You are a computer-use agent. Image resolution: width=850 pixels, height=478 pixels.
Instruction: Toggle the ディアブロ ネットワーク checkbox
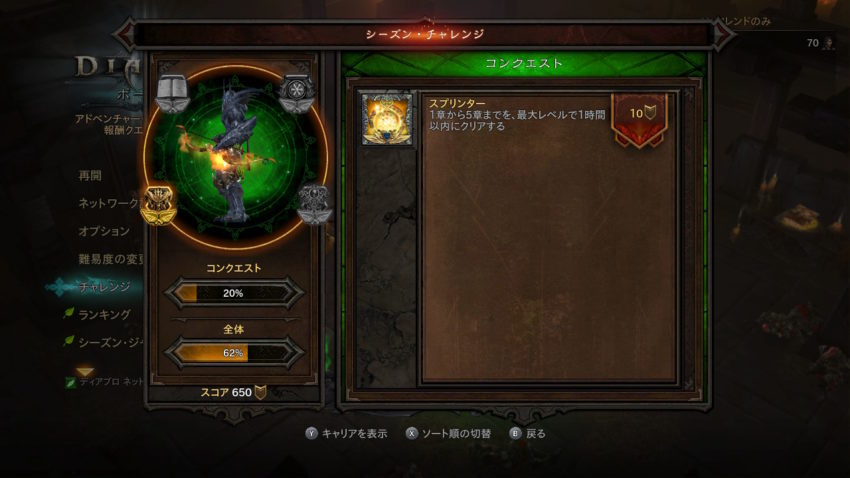pos(70,382)
